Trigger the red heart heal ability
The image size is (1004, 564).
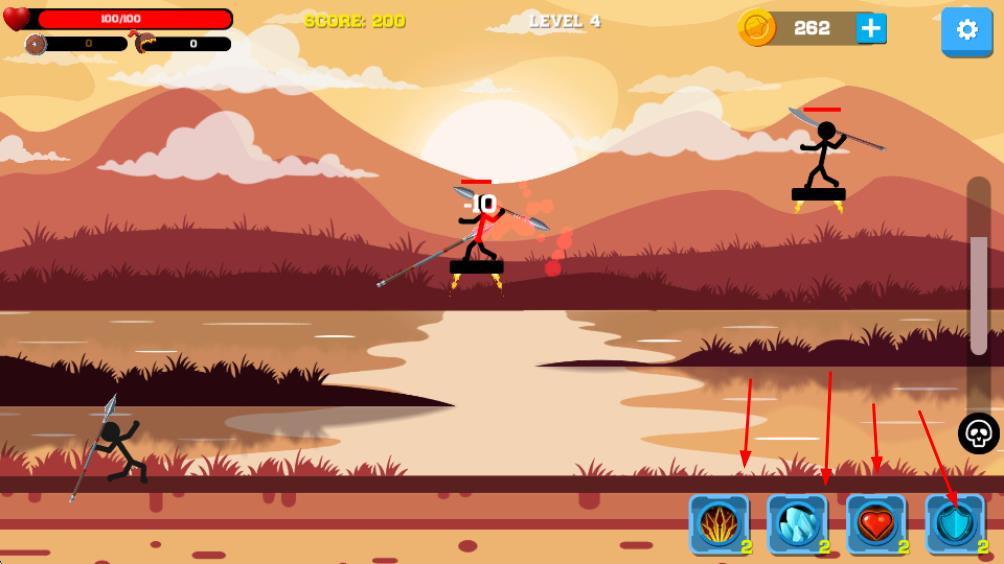(876, 524)
